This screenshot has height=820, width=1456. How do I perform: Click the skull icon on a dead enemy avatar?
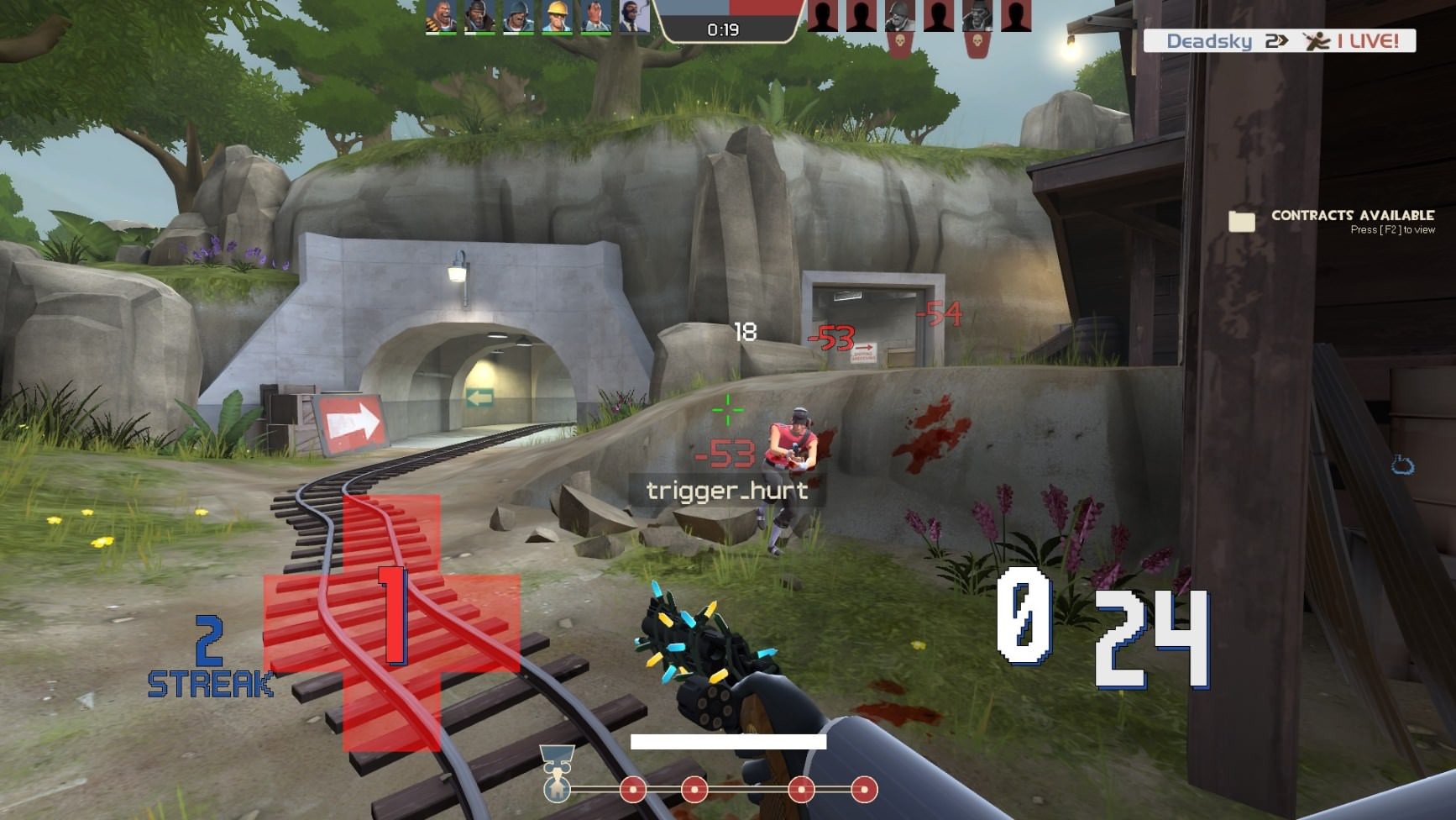[x=900, y=39]
